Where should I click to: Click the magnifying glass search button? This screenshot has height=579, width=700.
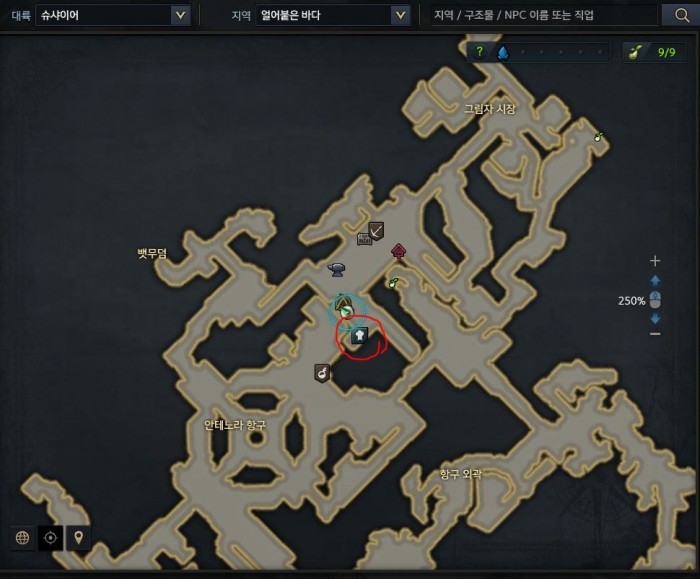pos(675,15)
